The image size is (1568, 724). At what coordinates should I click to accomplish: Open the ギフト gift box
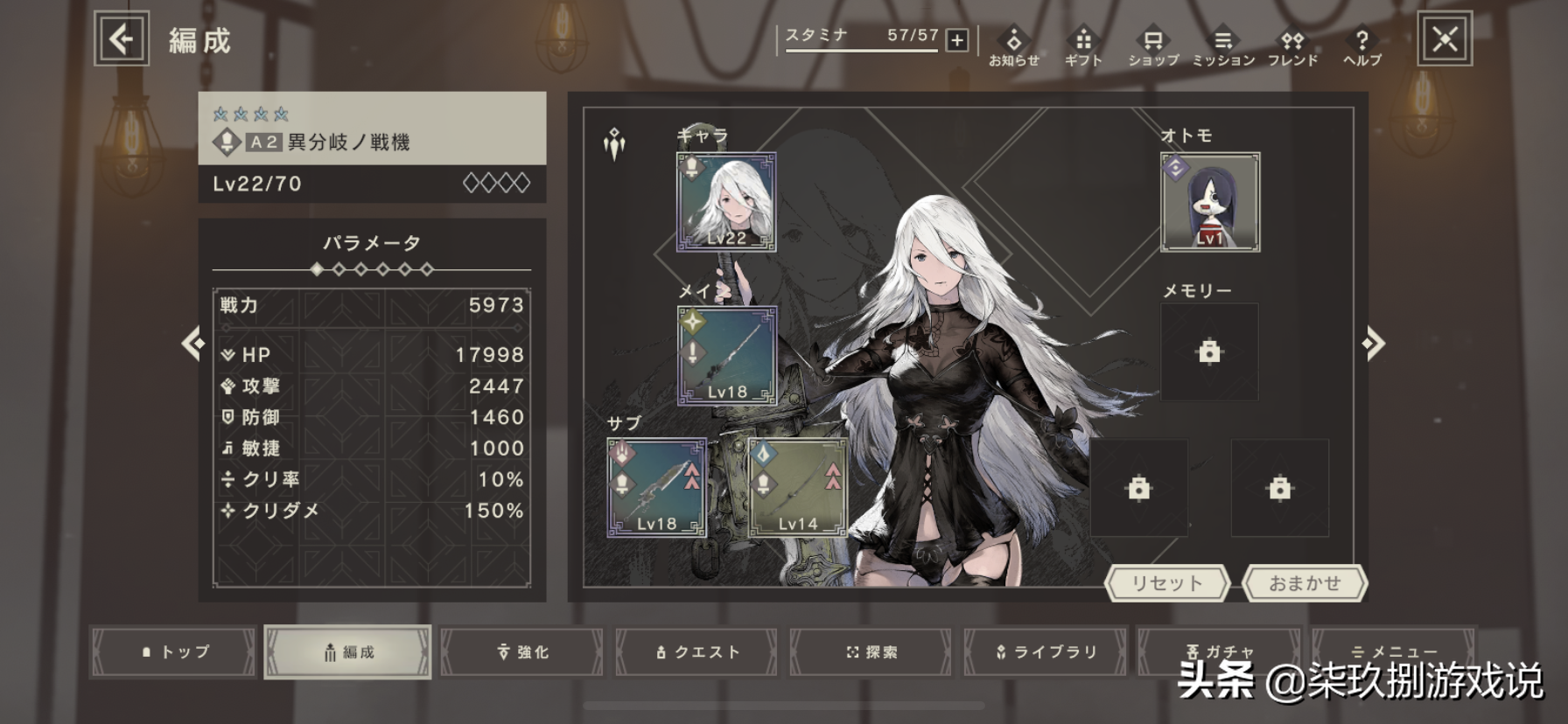pos(1083,47)
